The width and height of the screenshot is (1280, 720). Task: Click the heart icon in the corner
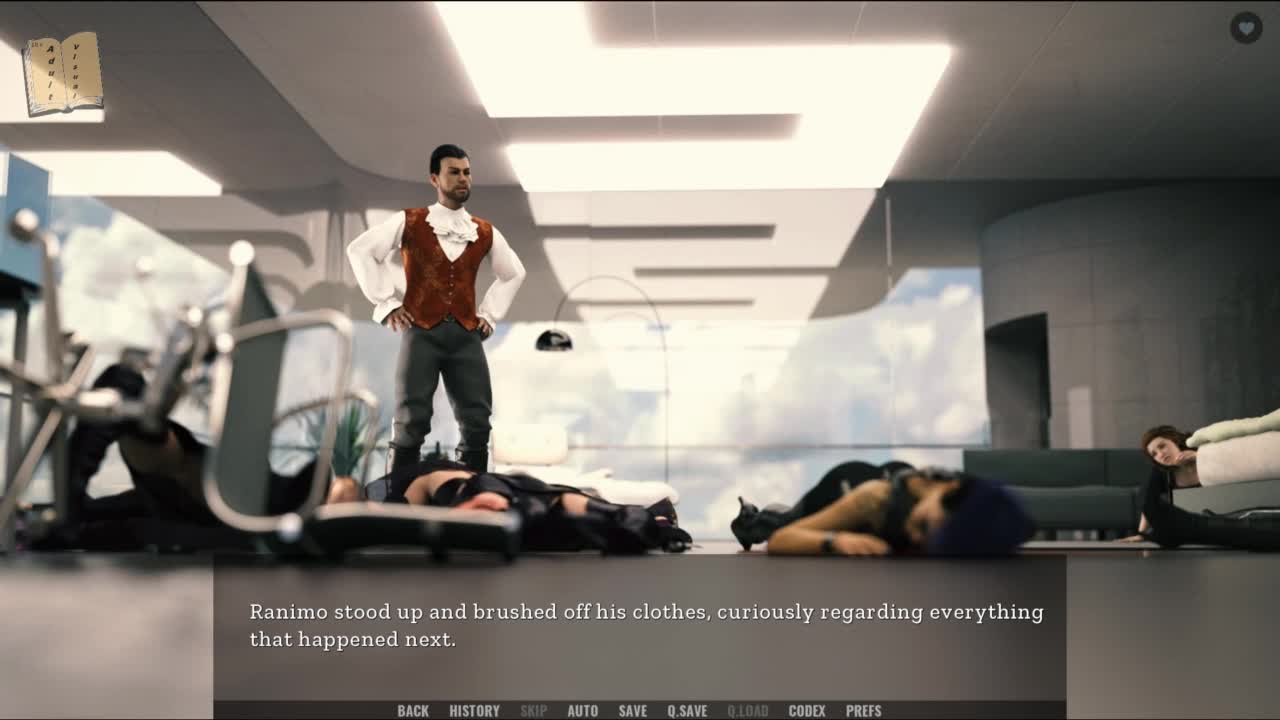point(1245,27)
